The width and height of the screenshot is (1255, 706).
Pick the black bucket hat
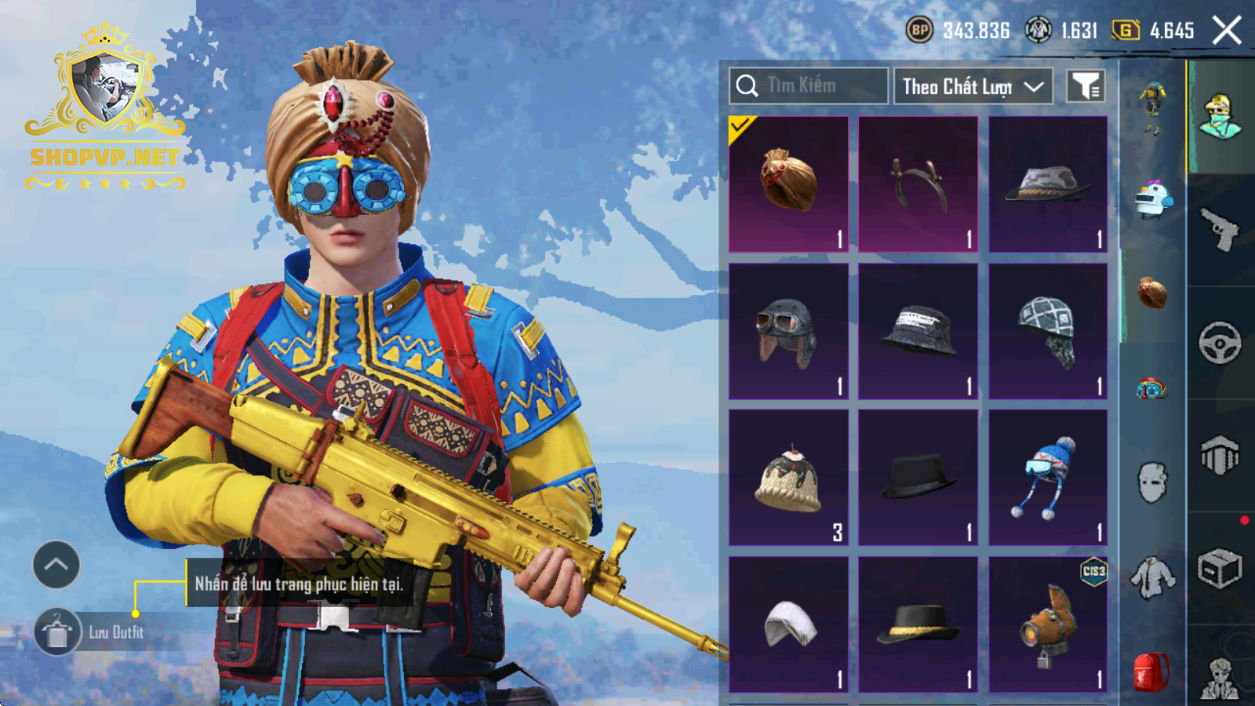918,331
